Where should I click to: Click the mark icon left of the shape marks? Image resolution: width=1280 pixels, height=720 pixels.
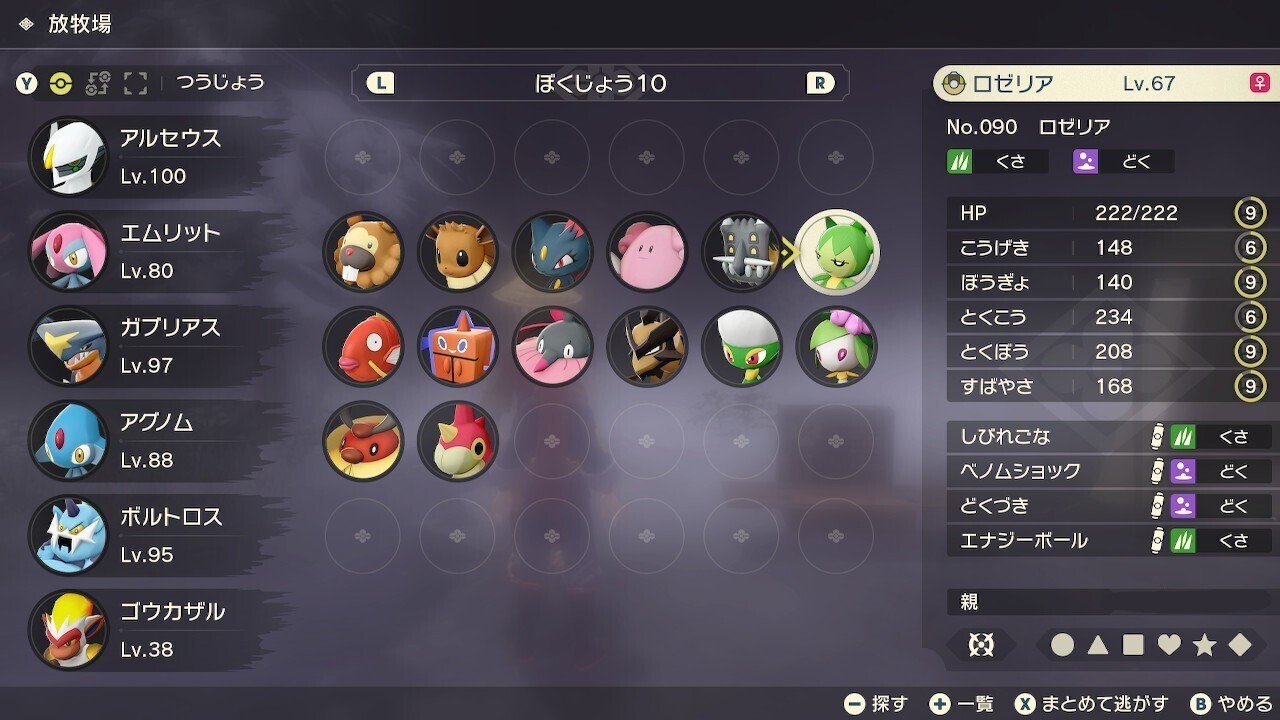click(x=981, y=645)
